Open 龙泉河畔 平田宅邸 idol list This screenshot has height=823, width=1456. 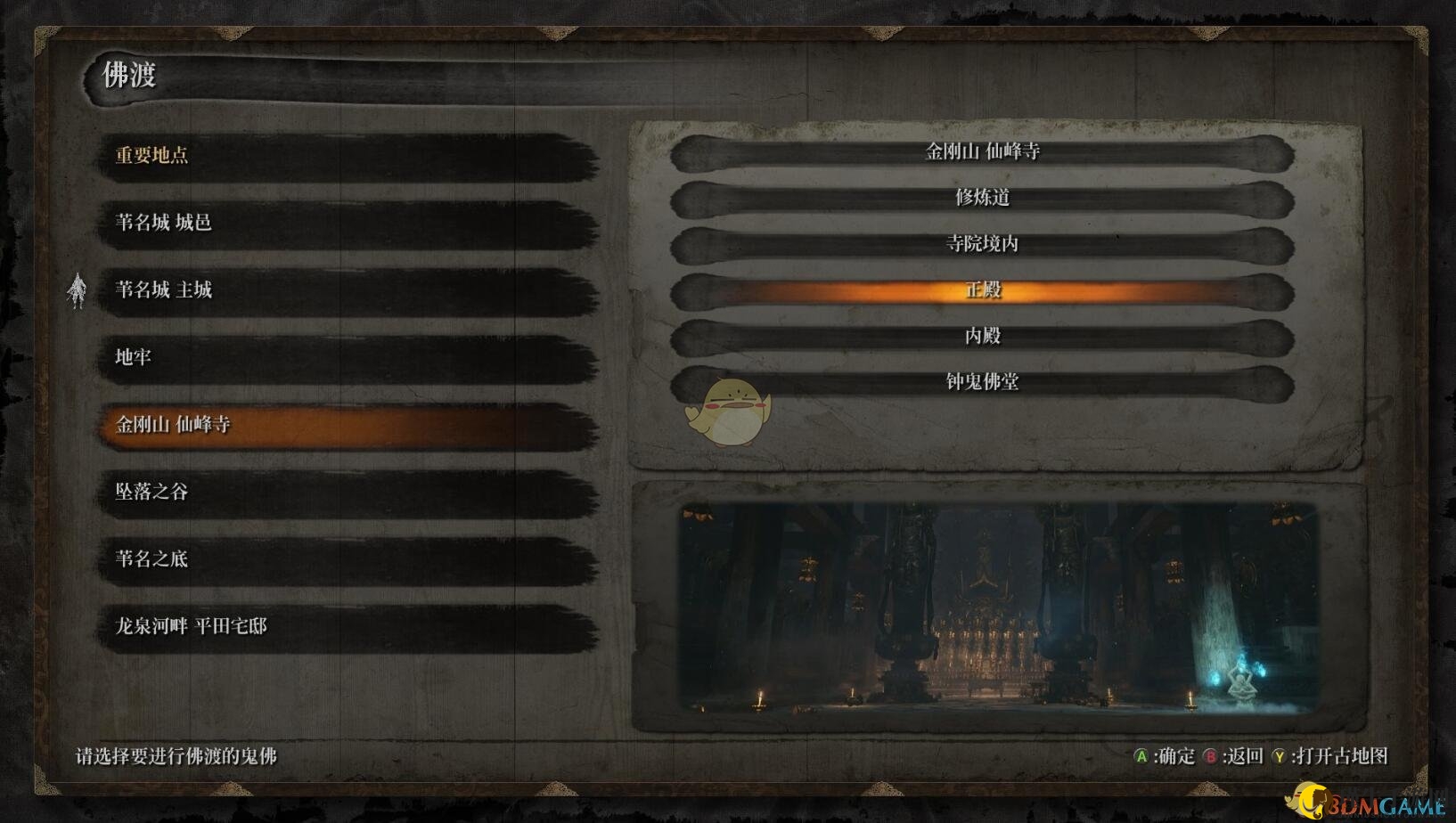pyautogui.click(x=346, y=627)
